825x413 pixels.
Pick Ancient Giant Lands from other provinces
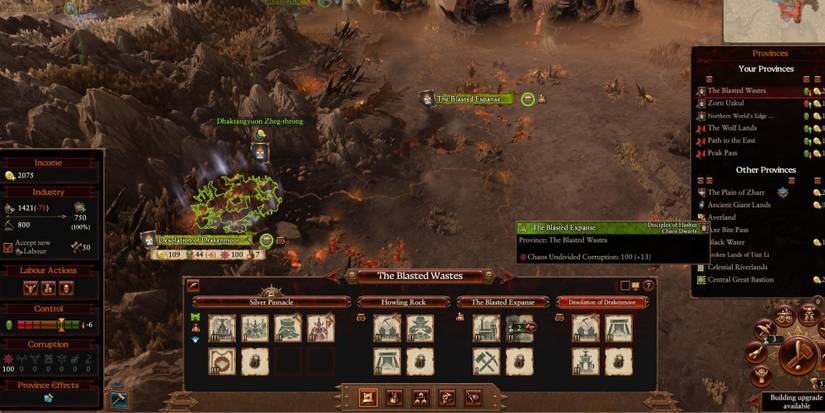739,205
